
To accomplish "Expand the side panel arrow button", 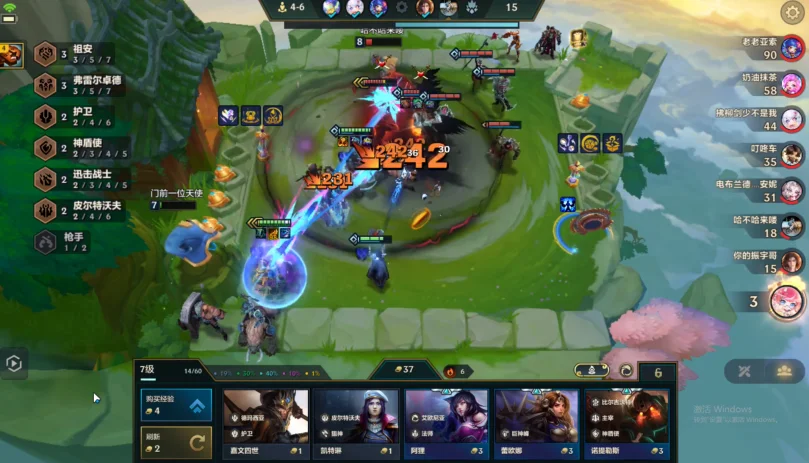I will (x=13, y=364).
